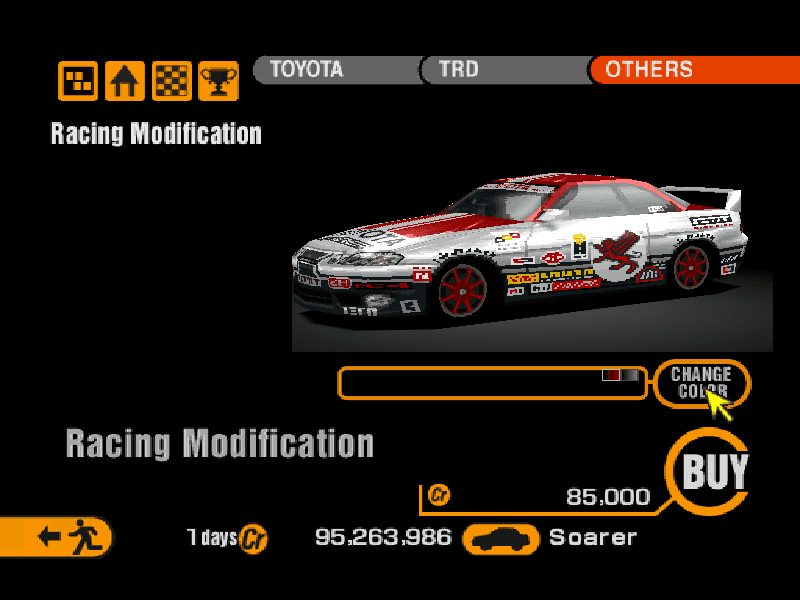Pick the gray color swatch
The image size is (800, 600).
pyautogui.click(x=629, y=375)
